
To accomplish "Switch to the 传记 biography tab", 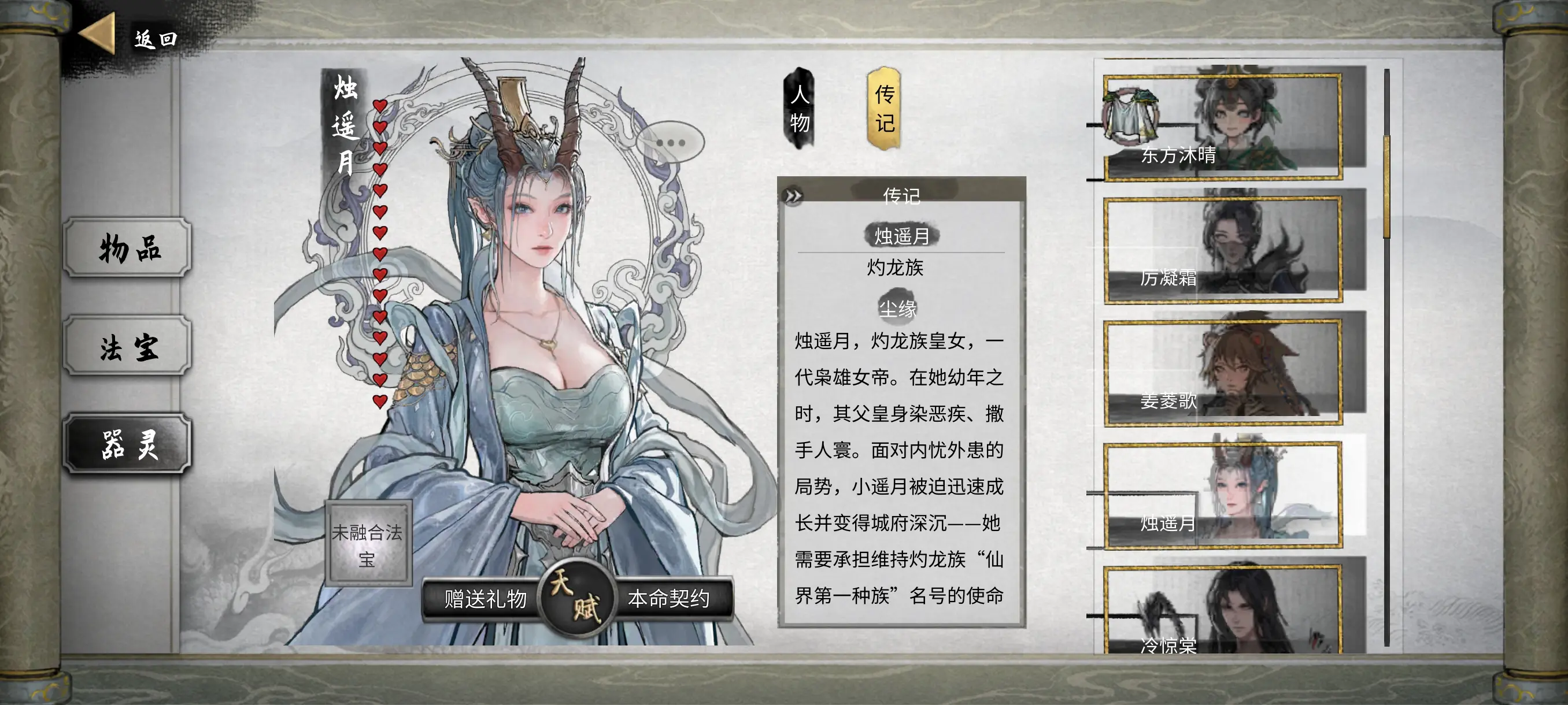I will point(884,109).
